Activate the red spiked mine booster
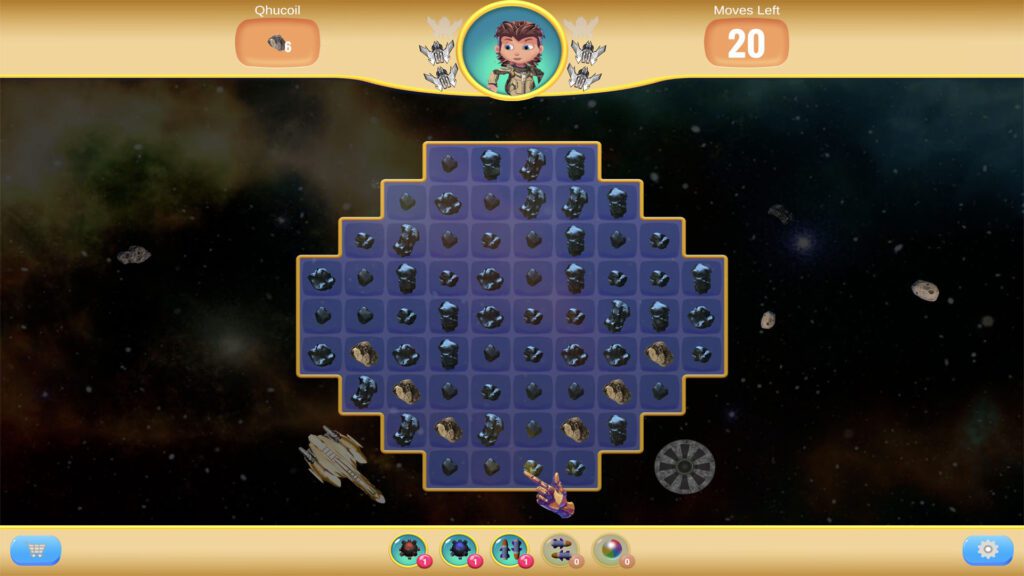The height and width of the screenshot is (576, 1024). tap(407, 549)
